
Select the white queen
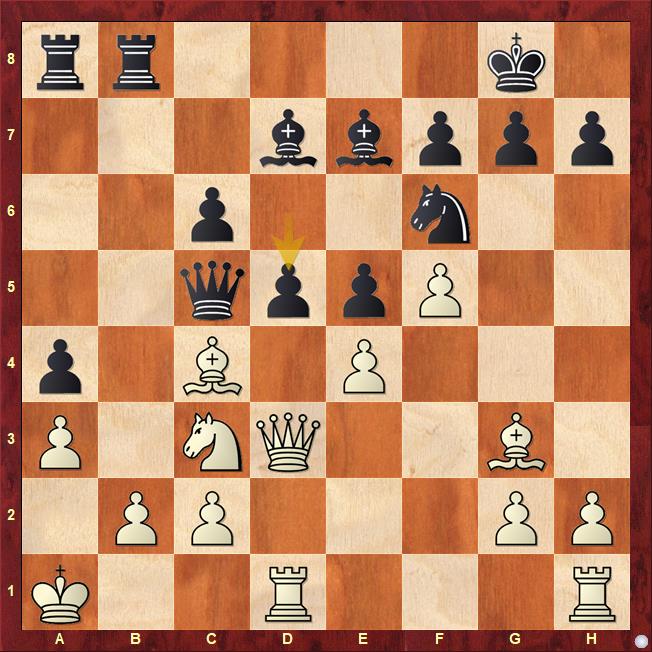point(289,441)
